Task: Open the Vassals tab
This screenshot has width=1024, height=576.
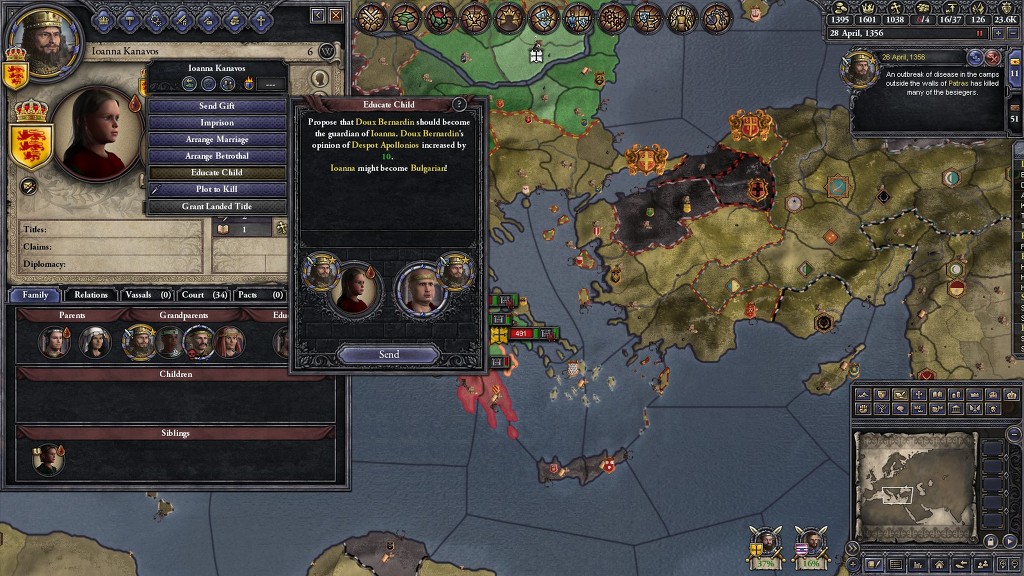Action: (147, 295)
